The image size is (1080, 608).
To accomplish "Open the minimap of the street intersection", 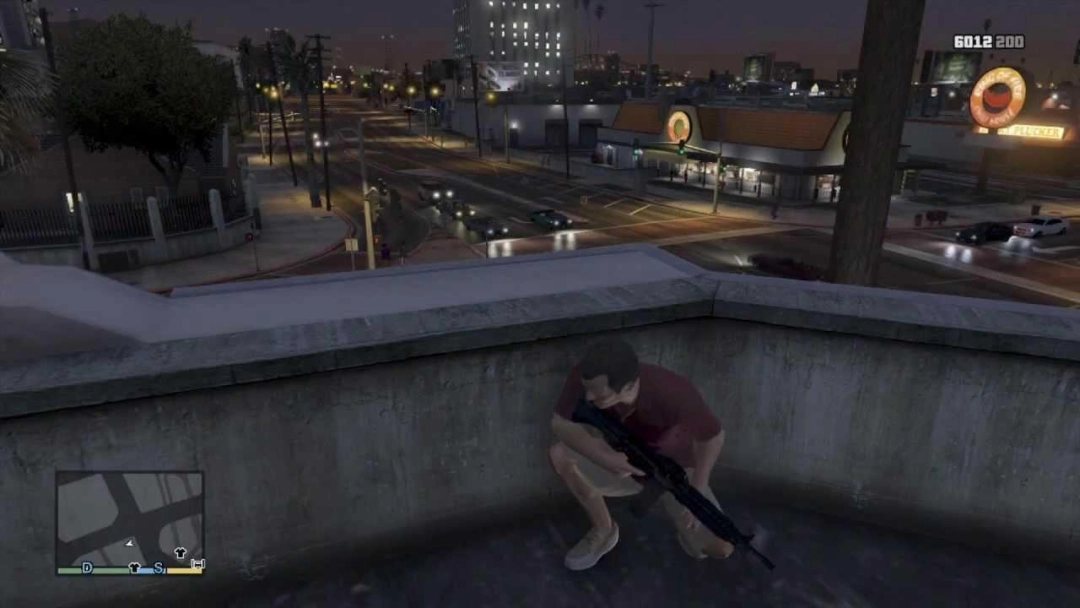I will pyautogui.click(x=129, y=520).
